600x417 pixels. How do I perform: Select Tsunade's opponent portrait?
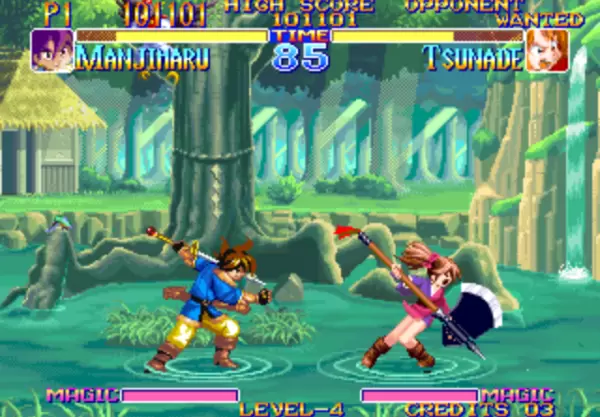click(x=547, y=50)
